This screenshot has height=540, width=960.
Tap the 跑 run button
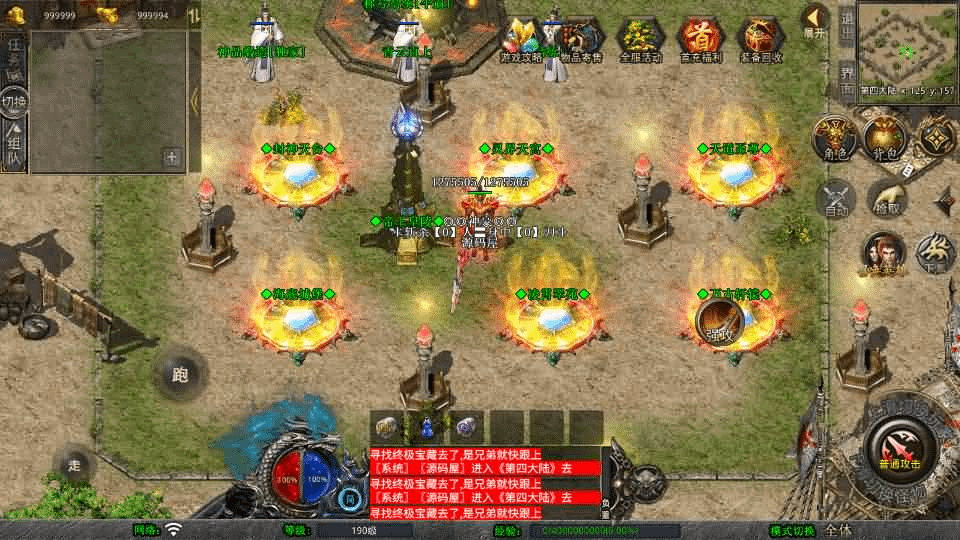click(180, 375)
